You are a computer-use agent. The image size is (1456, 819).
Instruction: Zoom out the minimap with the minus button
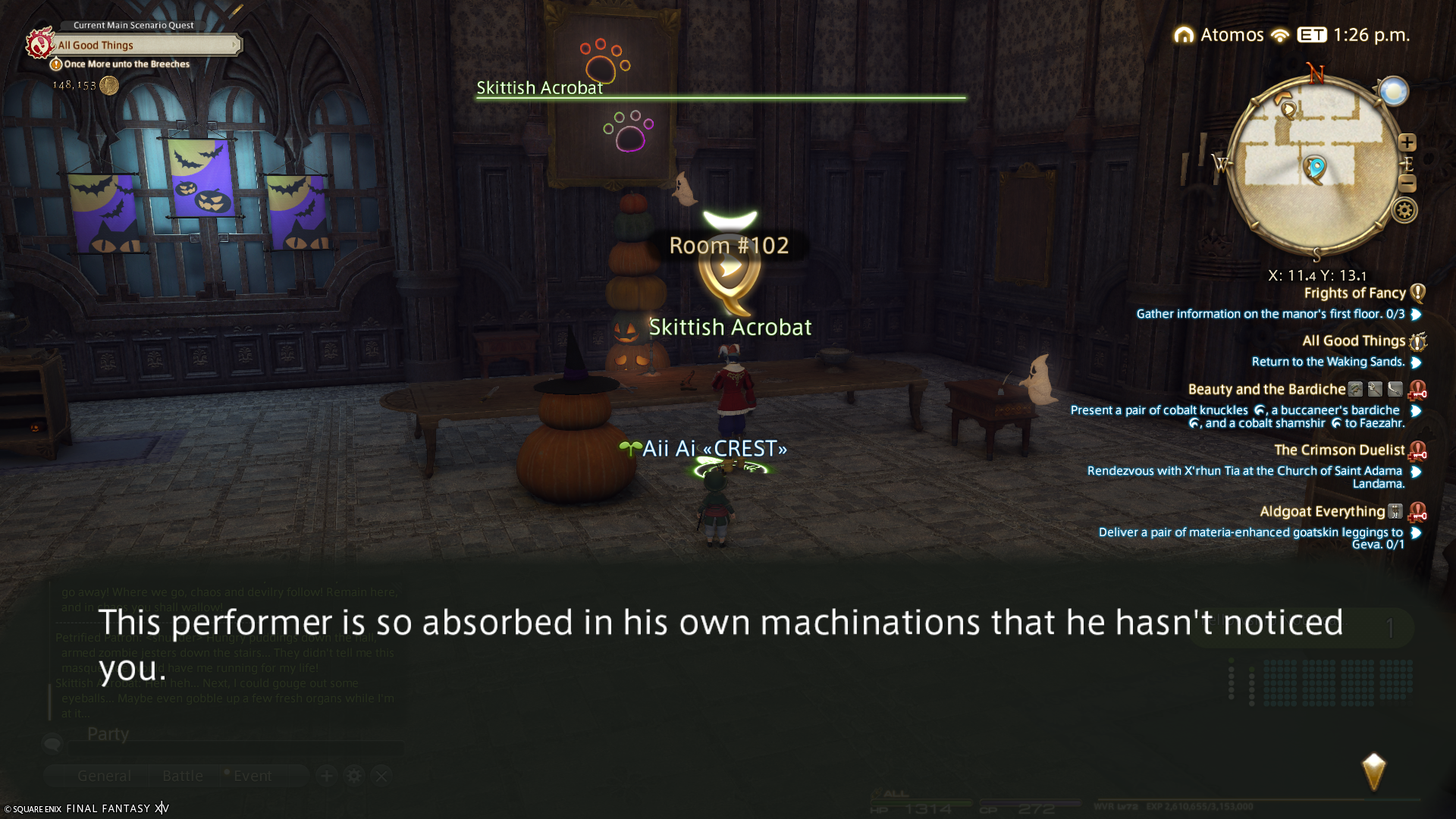point(1407,183)
